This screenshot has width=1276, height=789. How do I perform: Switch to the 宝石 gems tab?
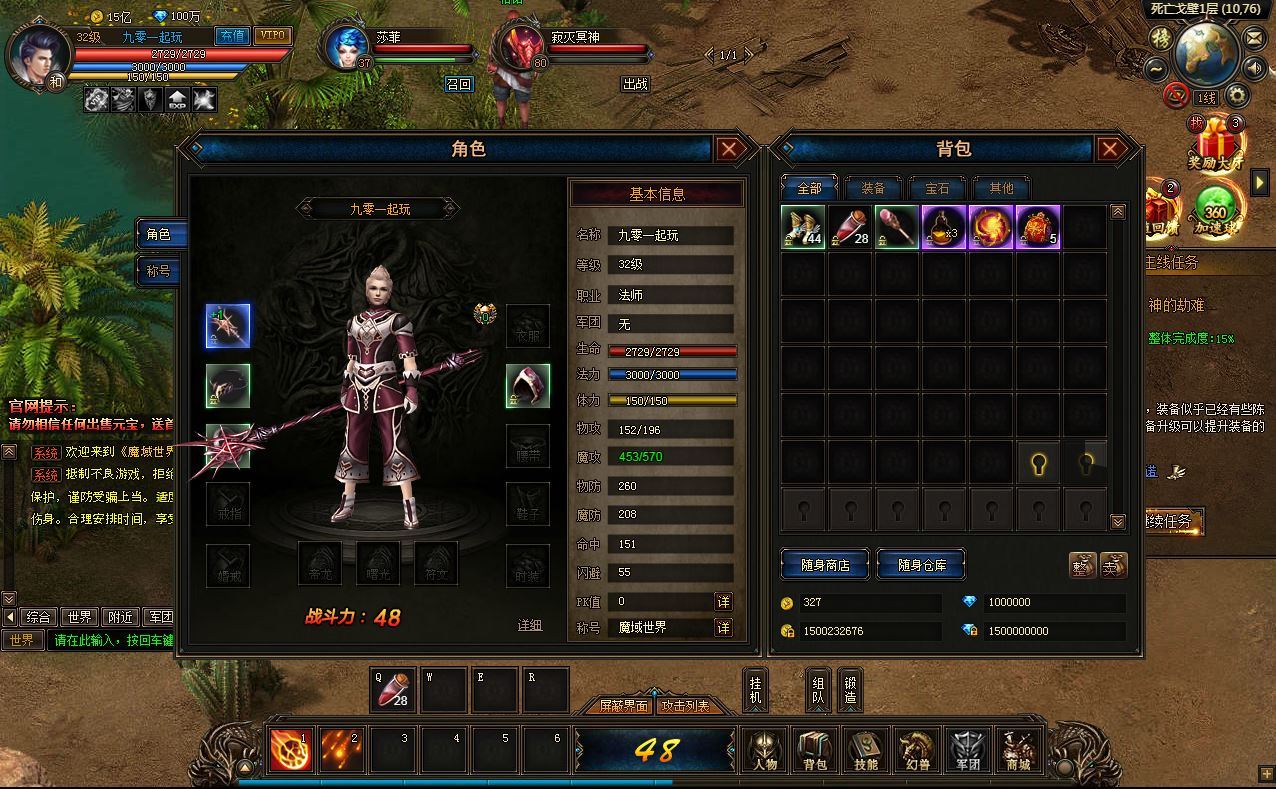click(x=936, y=188)
